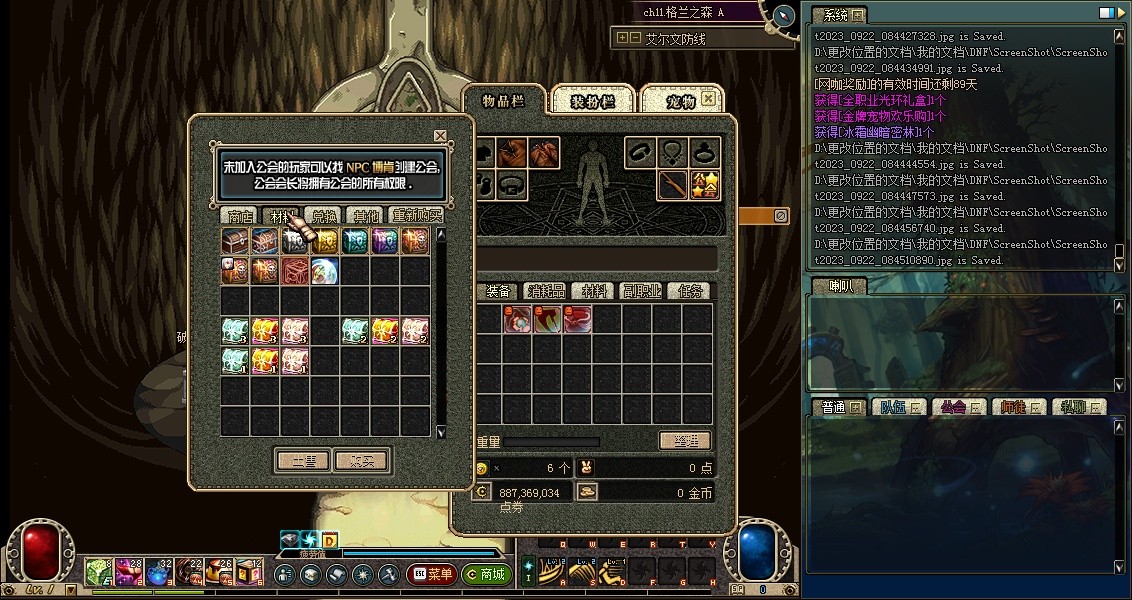
Task: Open the 商城 cash shop
Action: 486,575
